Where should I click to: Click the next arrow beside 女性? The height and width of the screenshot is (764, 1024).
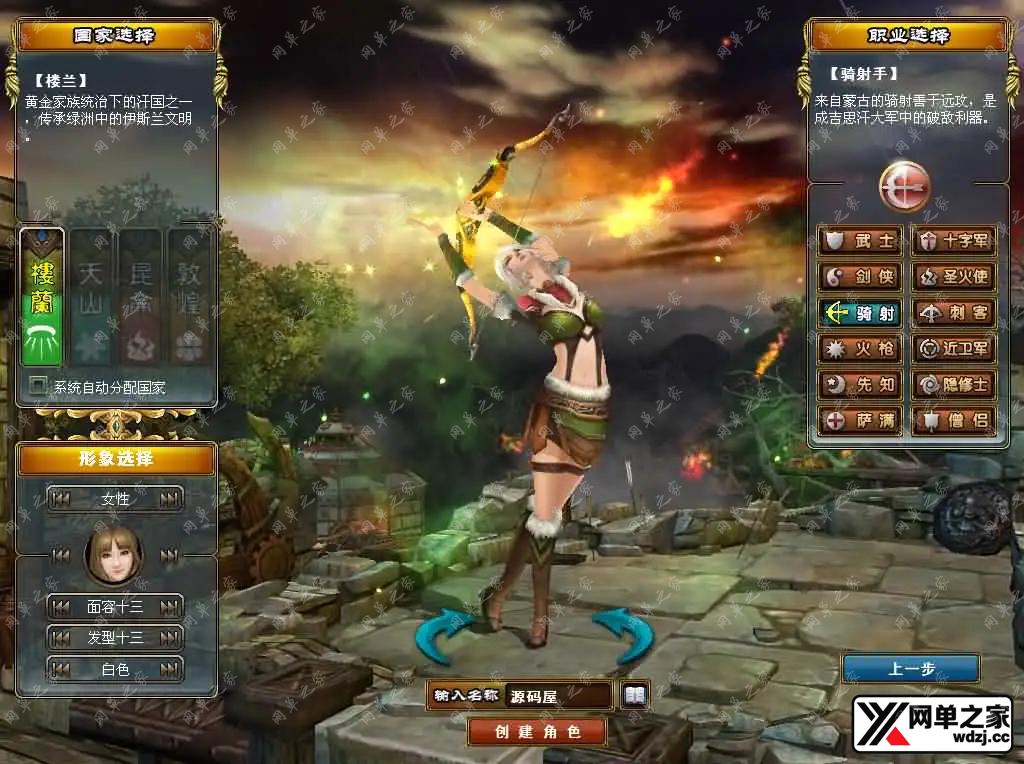170,498
